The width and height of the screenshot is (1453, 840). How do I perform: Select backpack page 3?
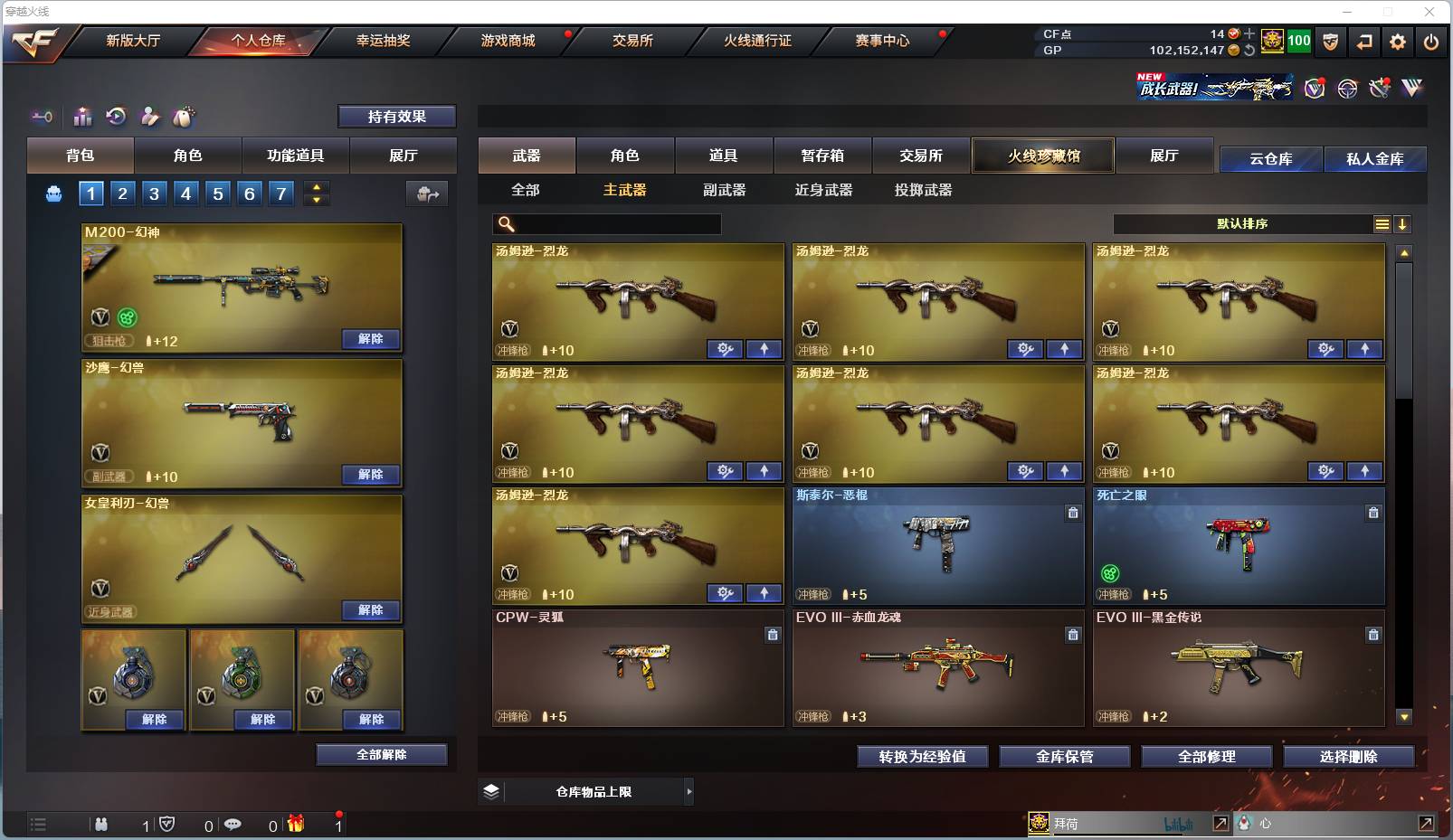pyautogui.click(x=154, y=193)
